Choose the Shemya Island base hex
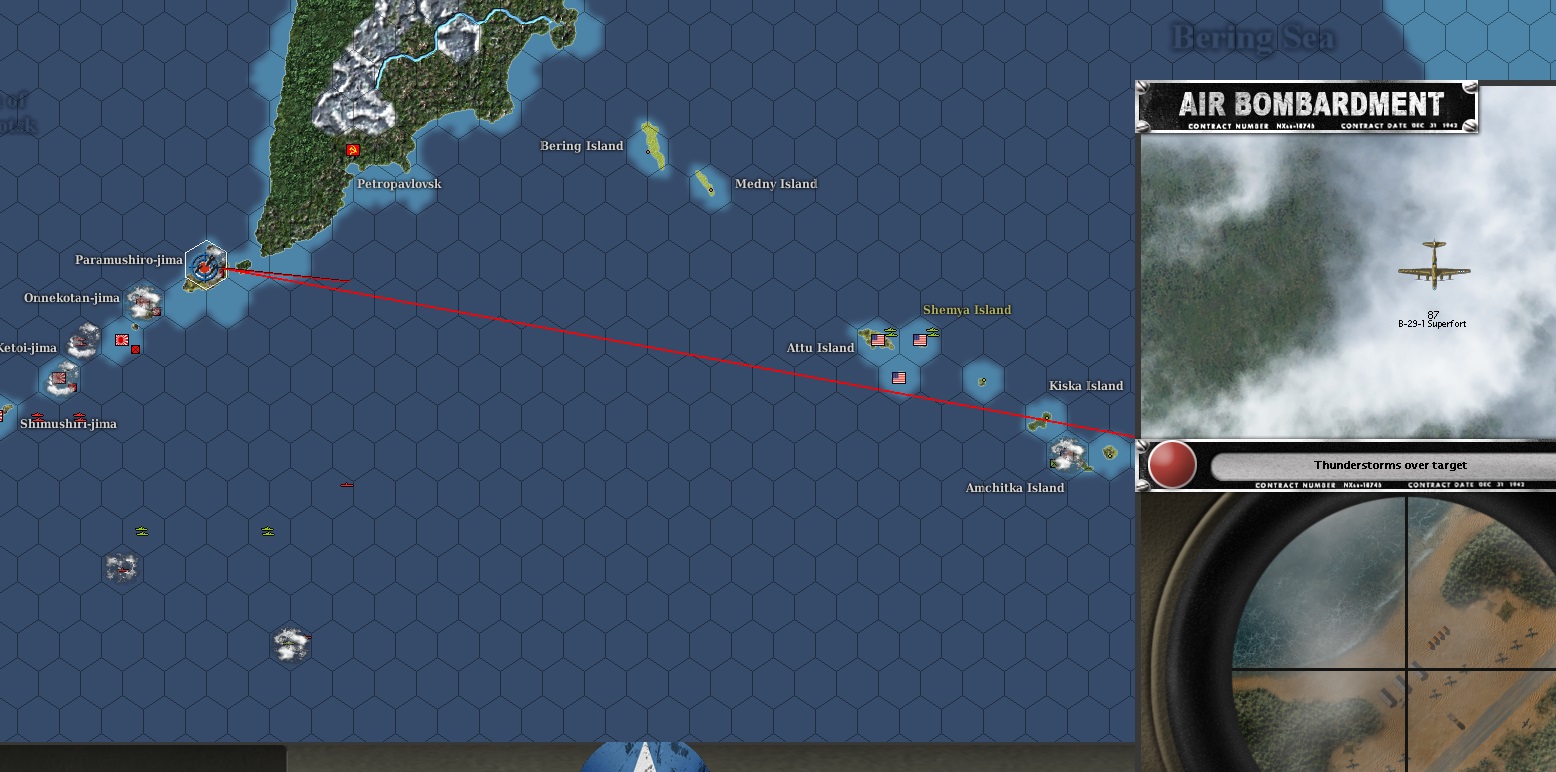This screenshot has width=1556, height=772. (921, 340)
